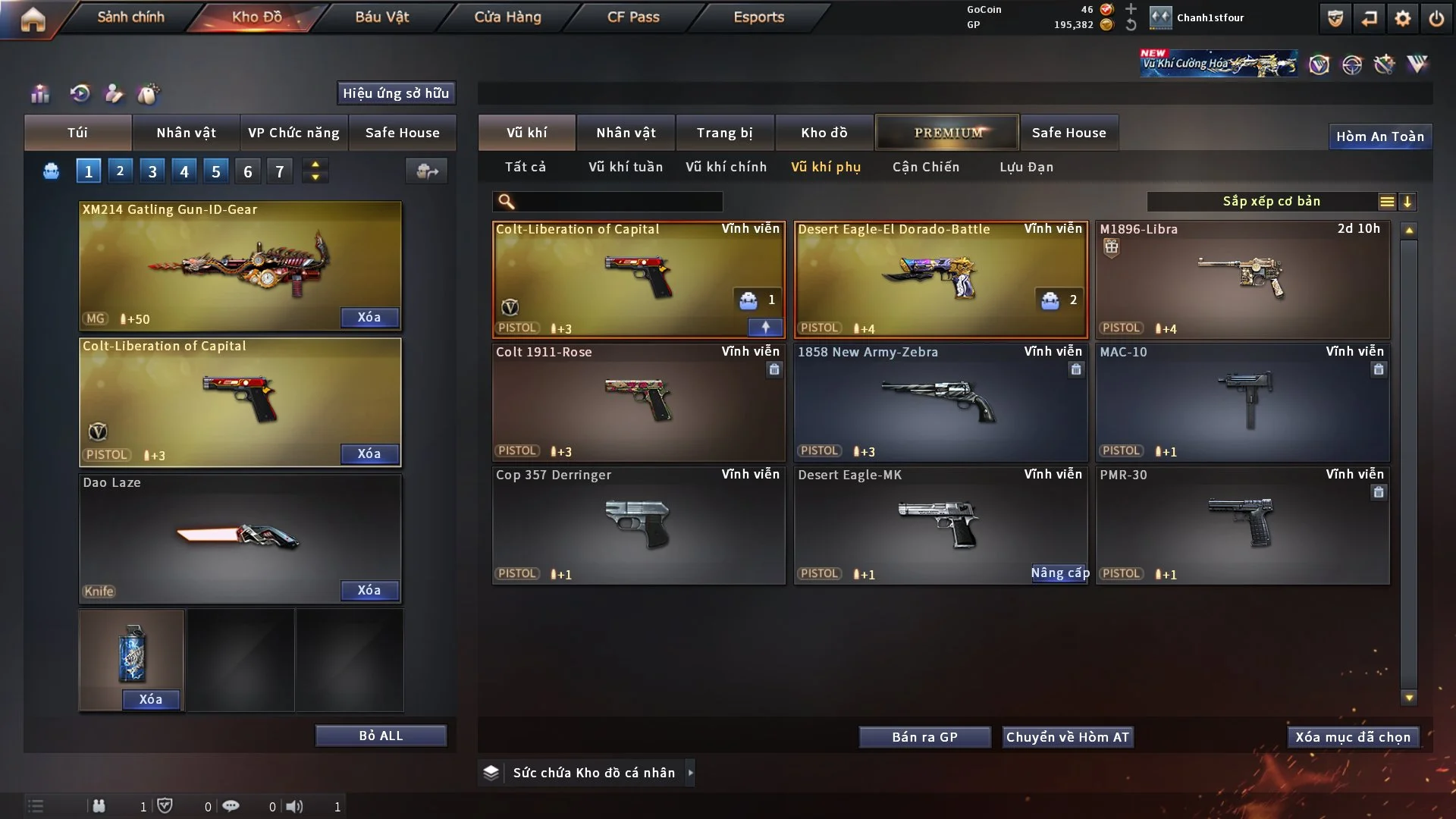The width and height of the screenshot is (1456, 819).
Task: Switch to the PREMIUM storage tab
Action: click(947, 133)
